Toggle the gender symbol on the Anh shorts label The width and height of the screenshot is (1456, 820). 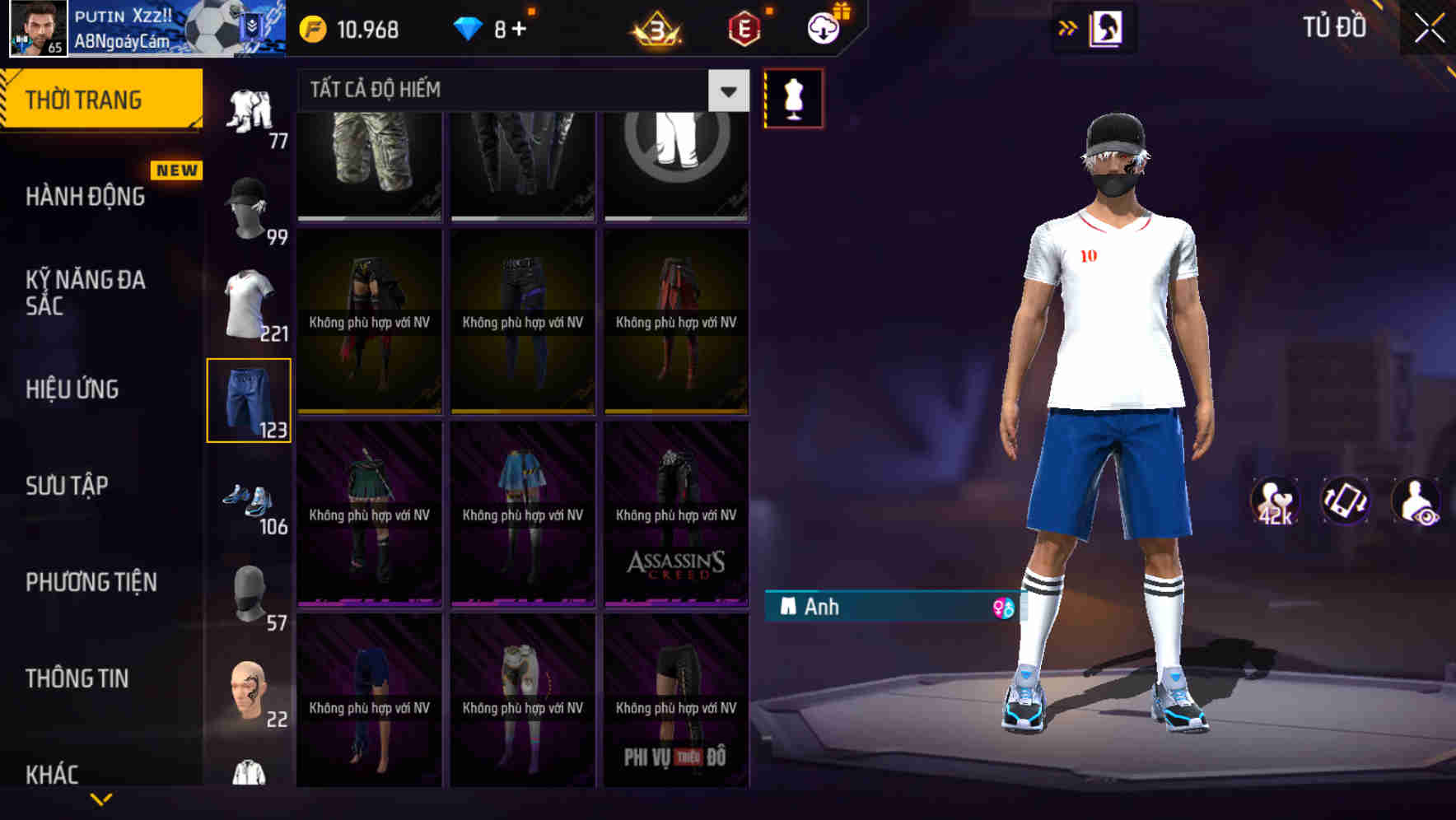[x=1003, y=607]
